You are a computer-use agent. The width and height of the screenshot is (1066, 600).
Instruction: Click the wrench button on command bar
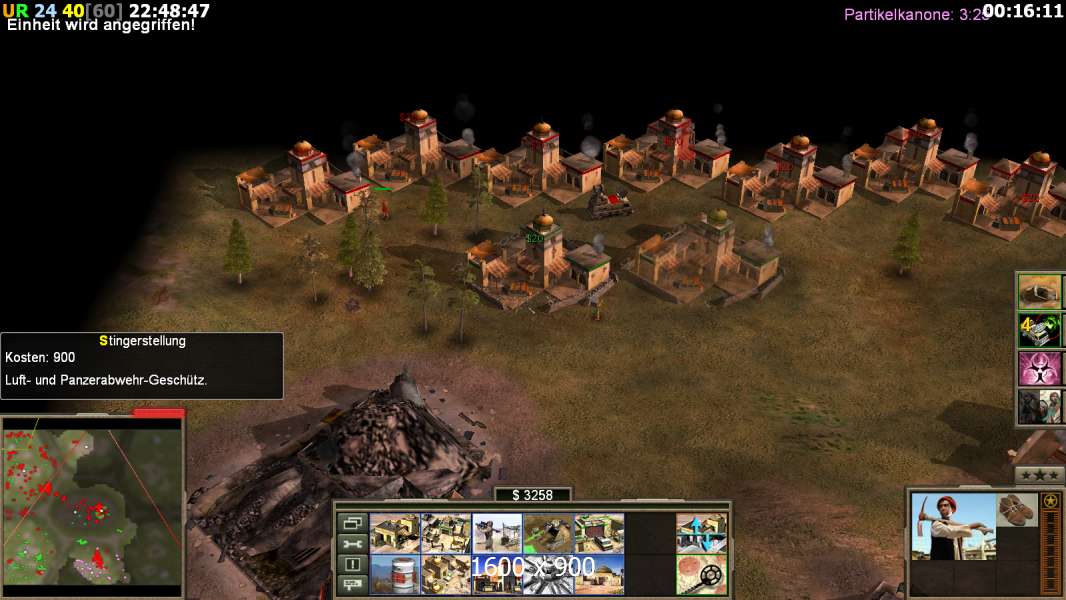[x=352, y=543]
